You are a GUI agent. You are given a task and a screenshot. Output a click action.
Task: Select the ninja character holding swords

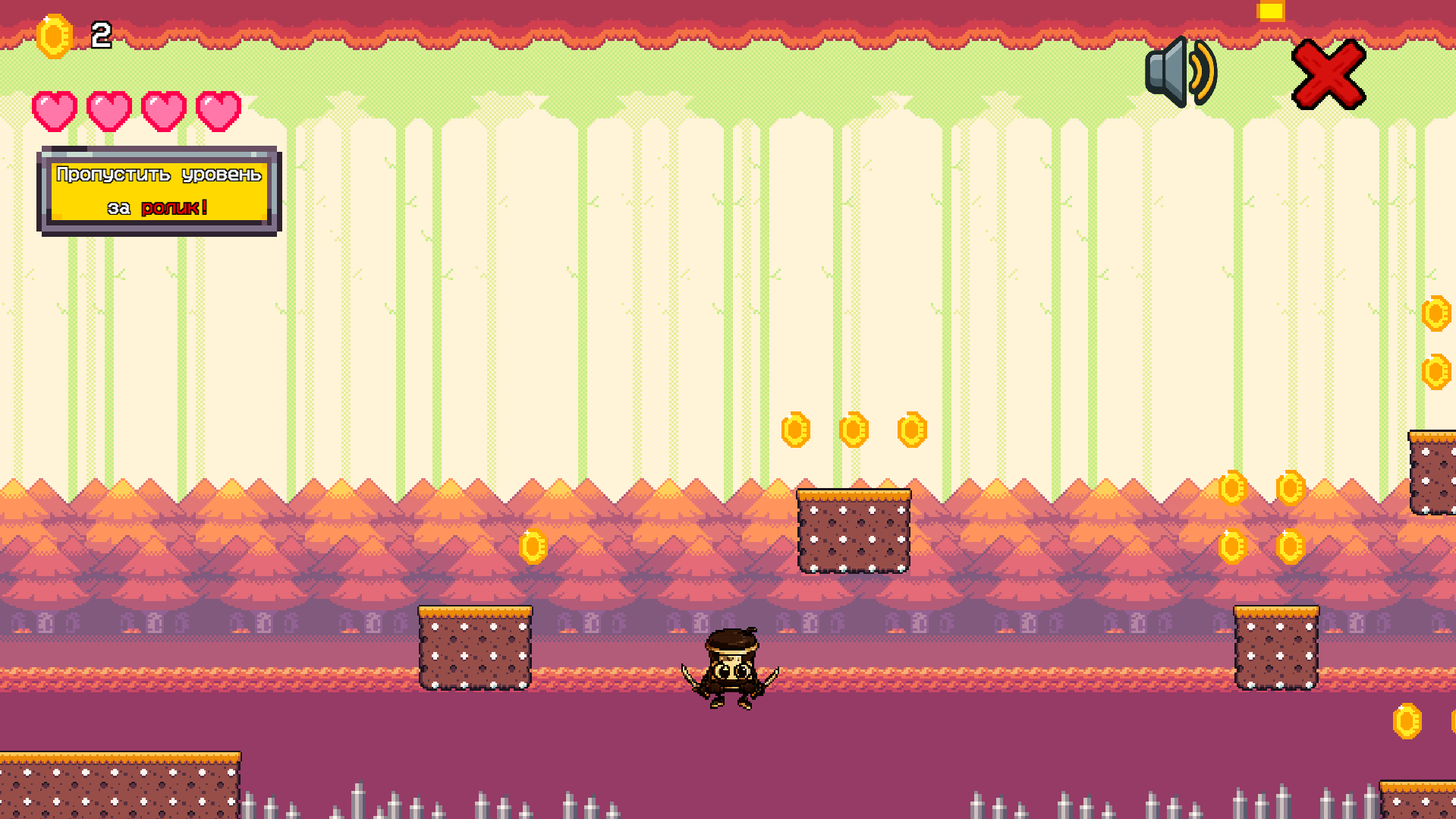tap(732, 668)
